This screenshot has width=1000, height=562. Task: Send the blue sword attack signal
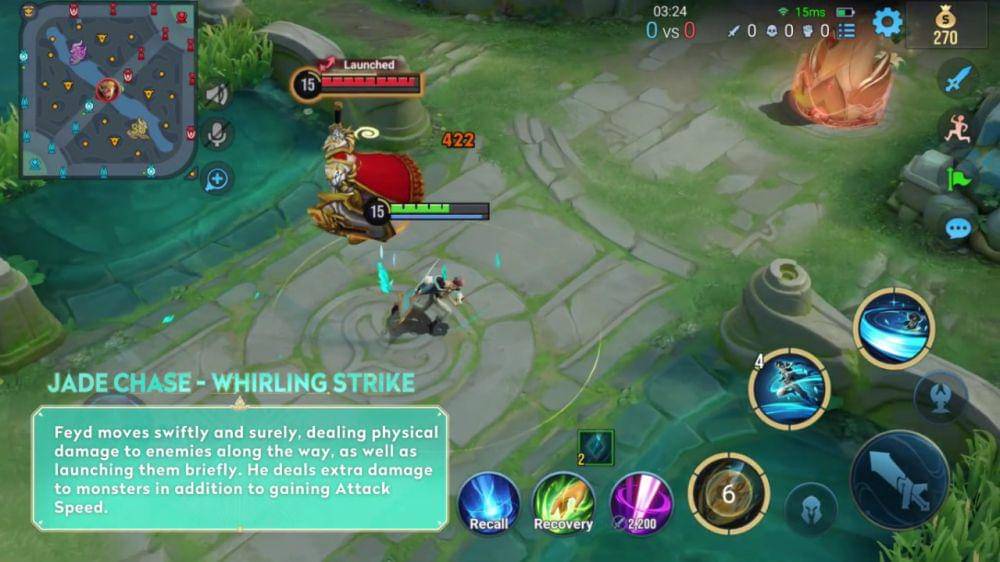pyautogui.click(x=959, y=77)
